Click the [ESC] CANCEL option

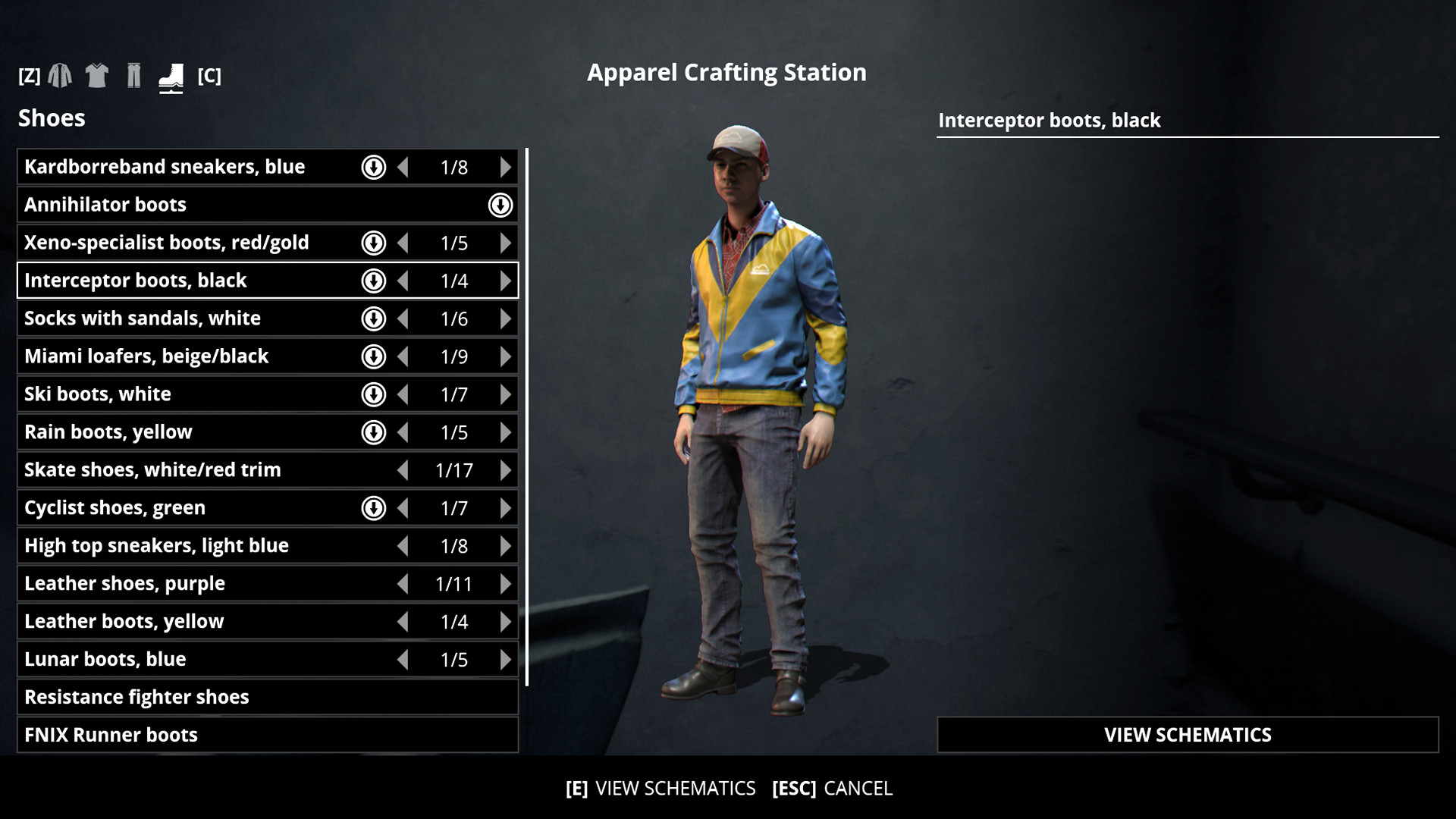pyautogui.click(x=831, y=789)
